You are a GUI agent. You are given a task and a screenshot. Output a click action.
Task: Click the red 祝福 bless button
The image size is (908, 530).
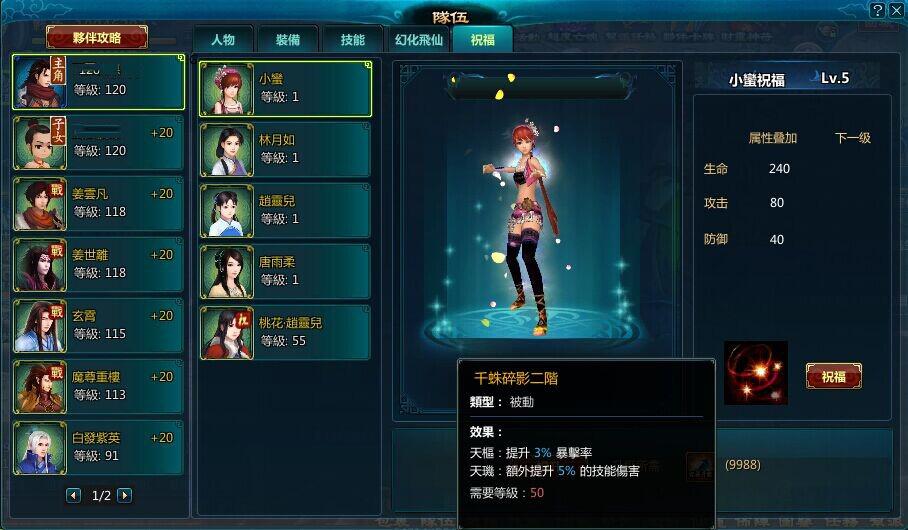(833, 376)
